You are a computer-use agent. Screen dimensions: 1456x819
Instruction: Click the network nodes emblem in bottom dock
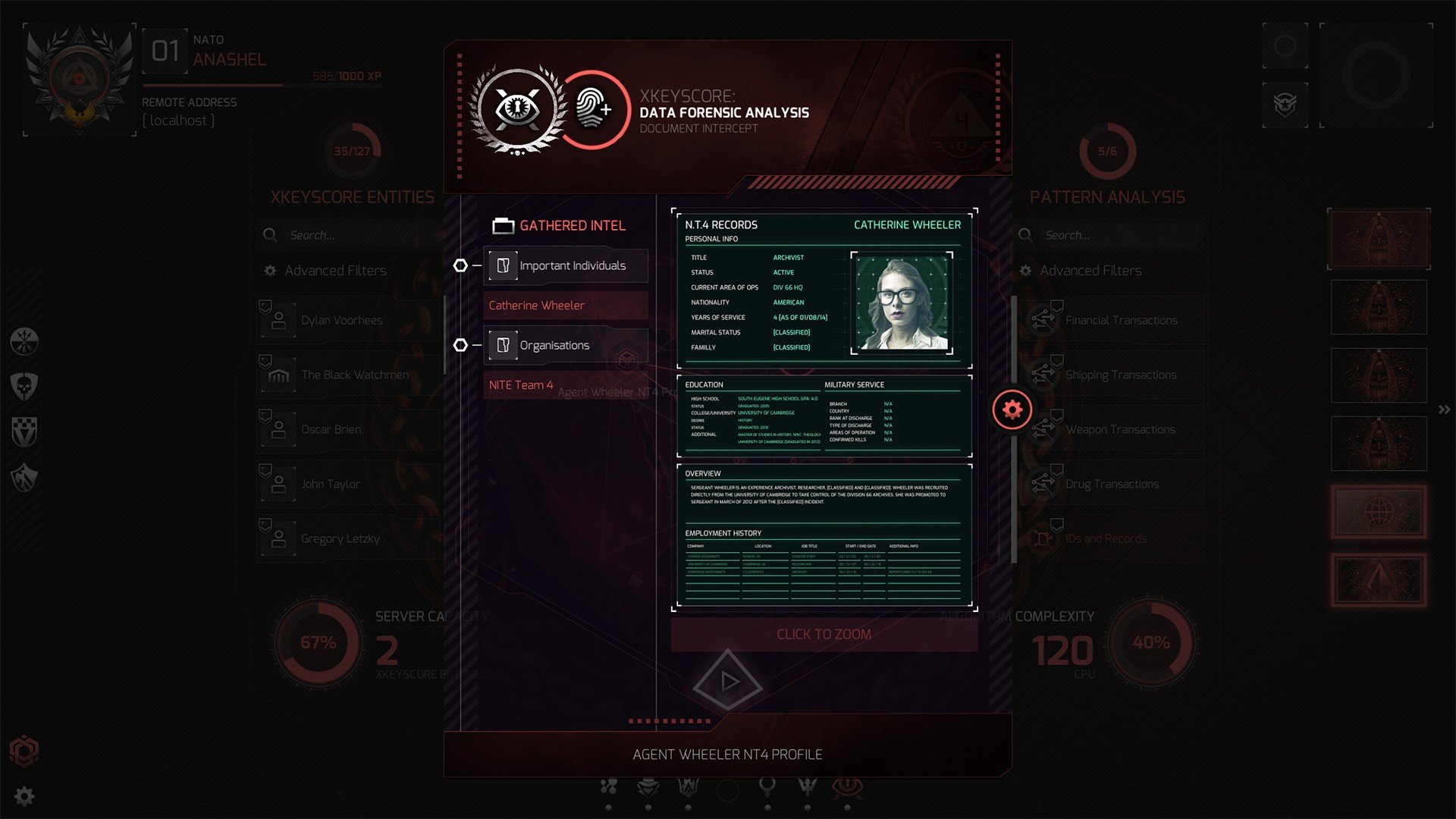point(609,786)
